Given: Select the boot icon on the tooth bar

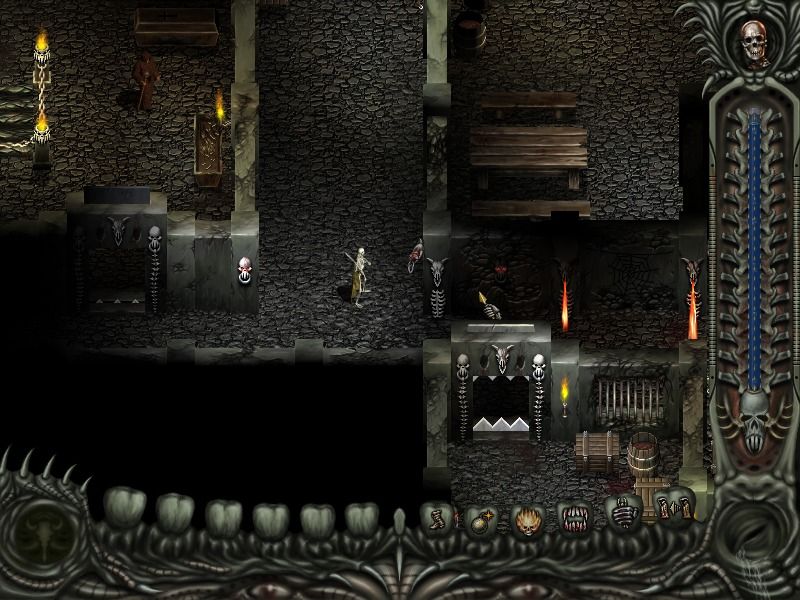Looking at the screenshot, I should coord(437,519).
